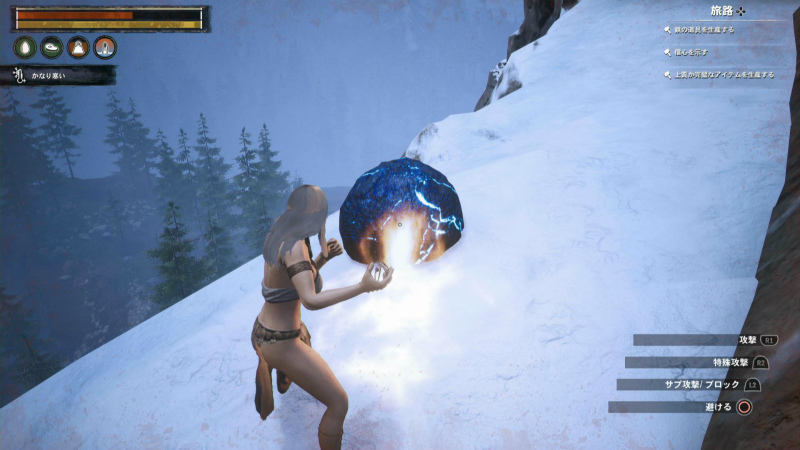
Task: Select the meat food buff icon
Action: 52,47
